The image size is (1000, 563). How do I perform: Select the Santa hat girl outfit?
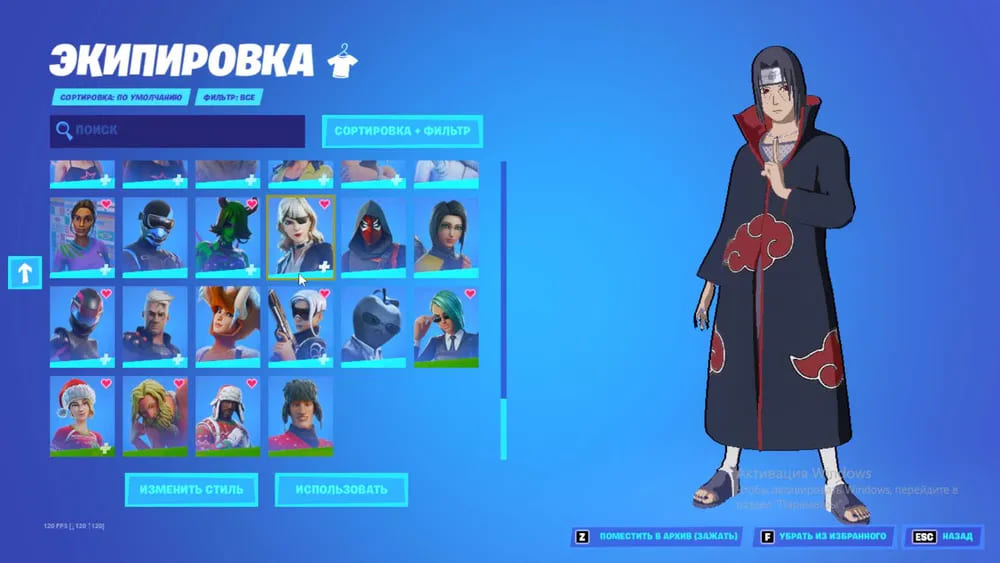82,415
